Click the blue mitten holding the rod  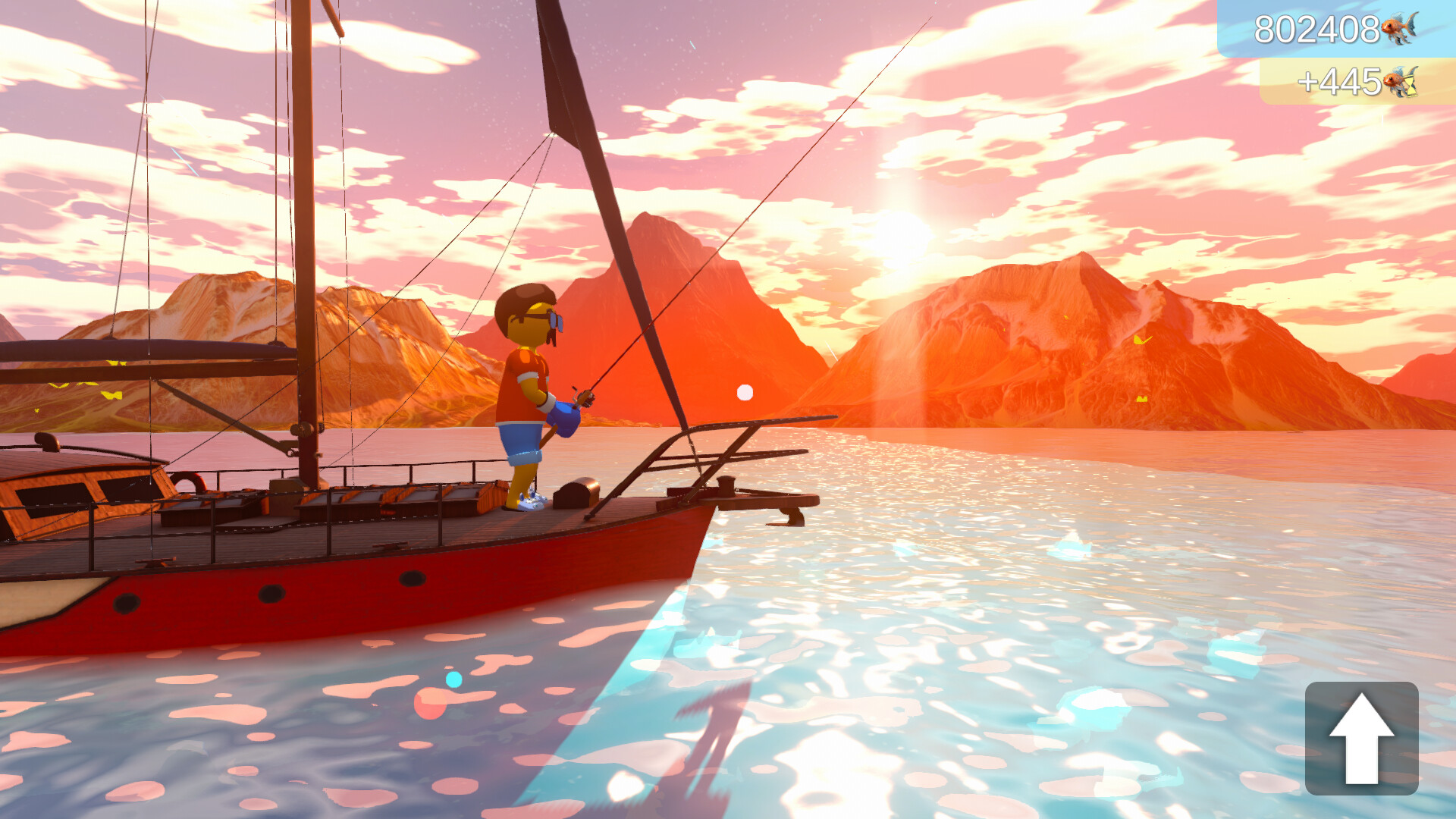pyautogui.click(x=564, y=419)
